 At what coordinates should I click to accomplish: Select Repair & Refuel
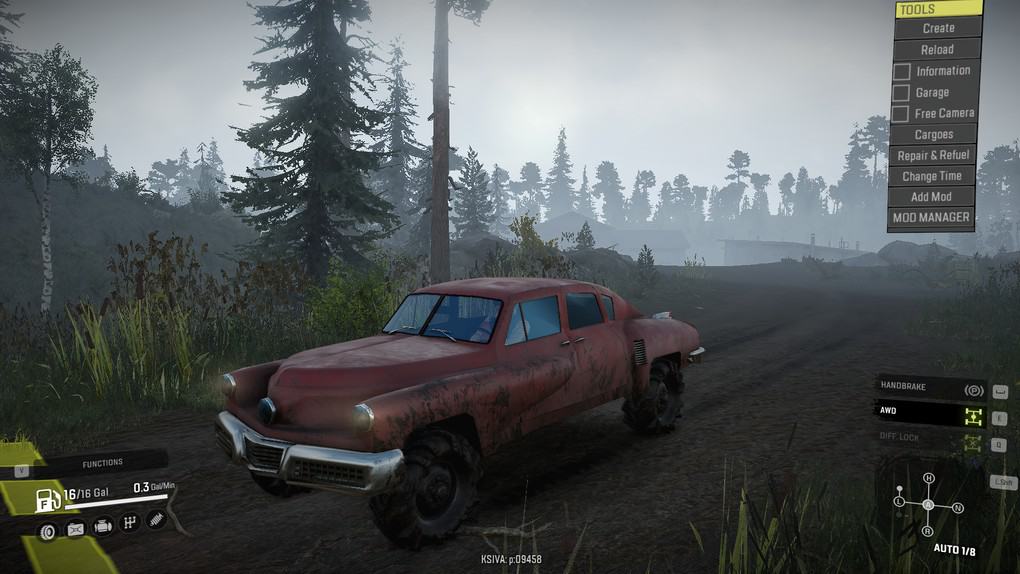[x=933, y=156]
